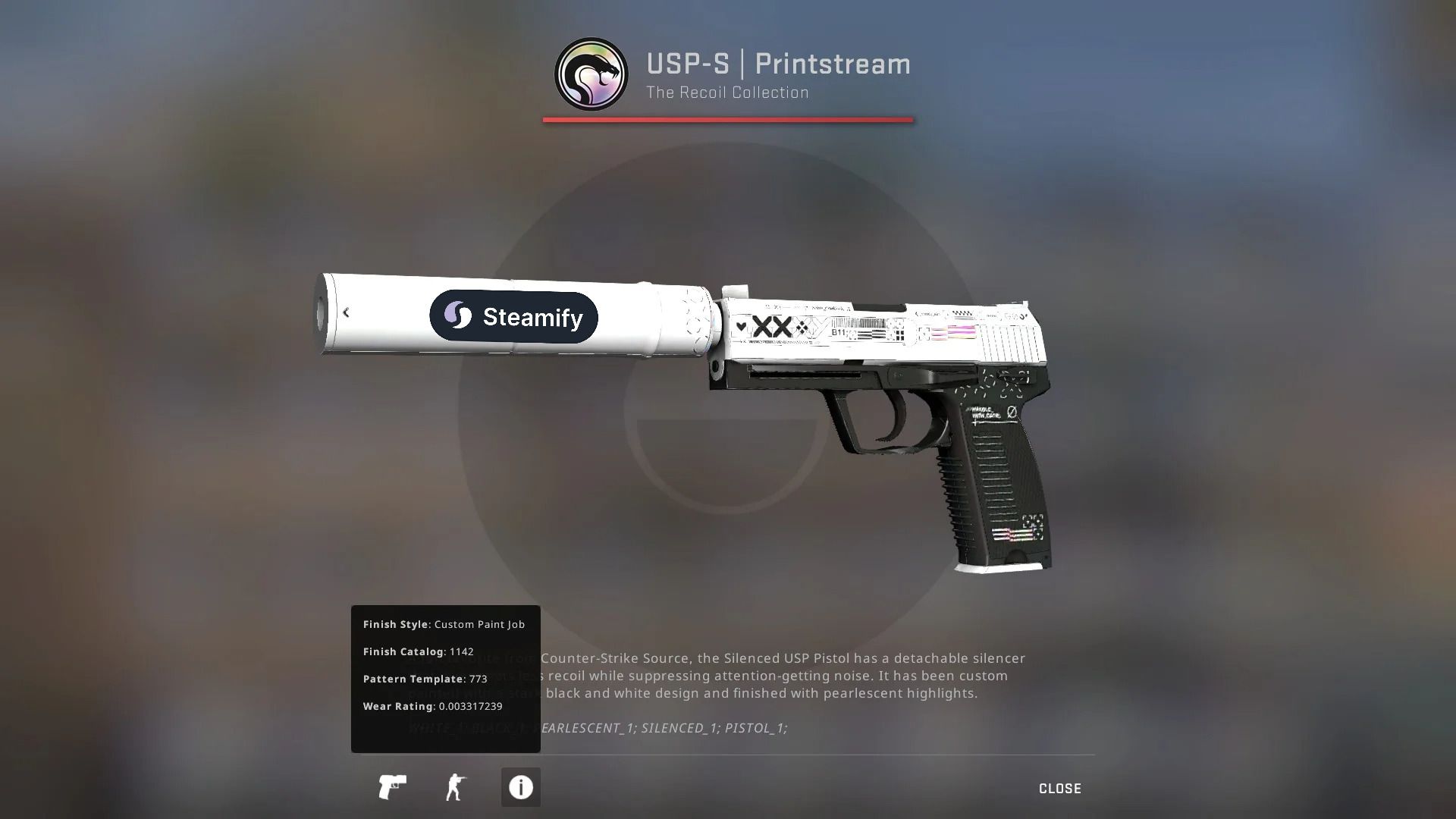Toggle the item info panel icon
1456x819 pixels.
click(x=520, y=787)
